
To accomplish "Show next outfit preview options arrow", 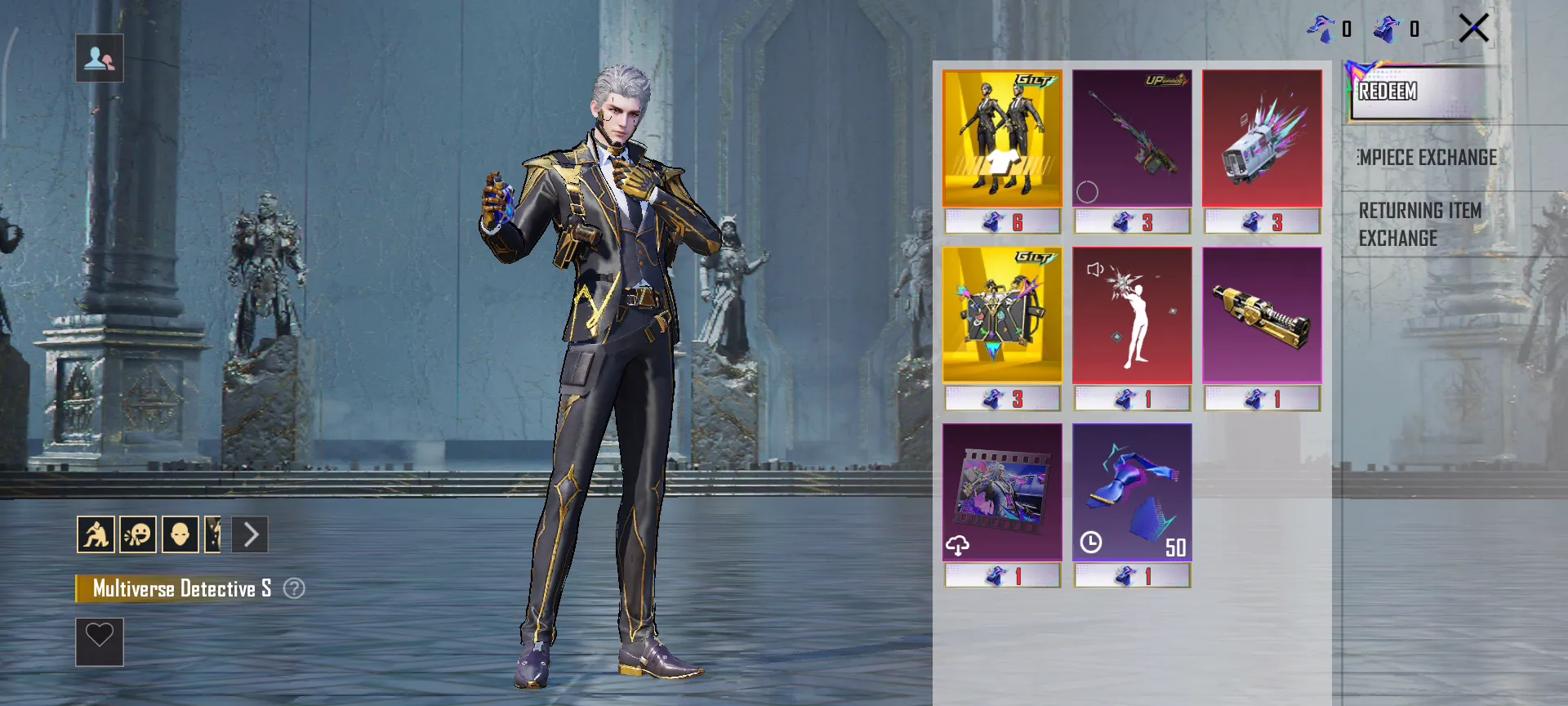I will (x=250, y=535).
